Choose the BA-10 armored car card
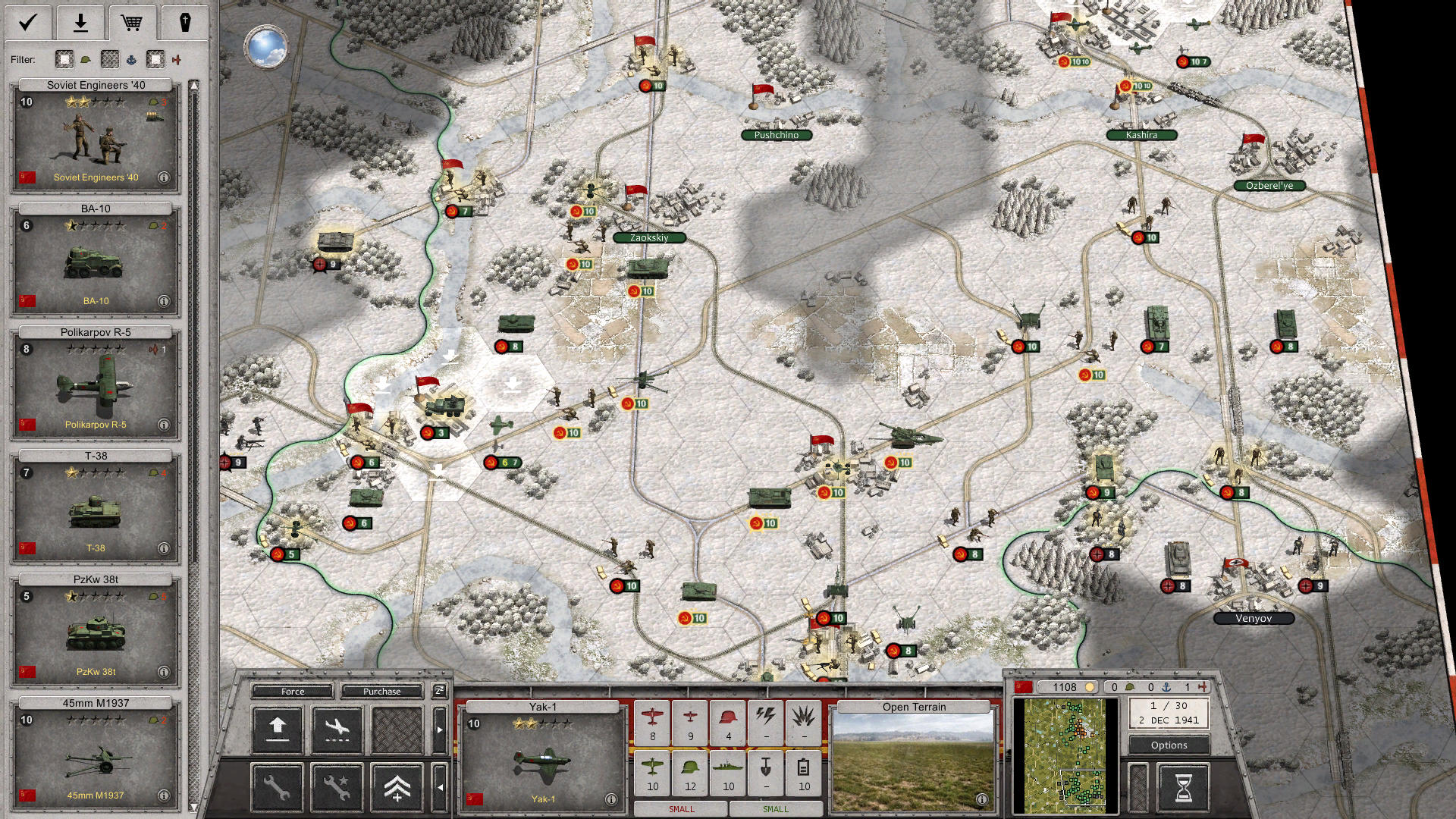This screenshot has width=1456, height=819. click(x=96, y=260)
